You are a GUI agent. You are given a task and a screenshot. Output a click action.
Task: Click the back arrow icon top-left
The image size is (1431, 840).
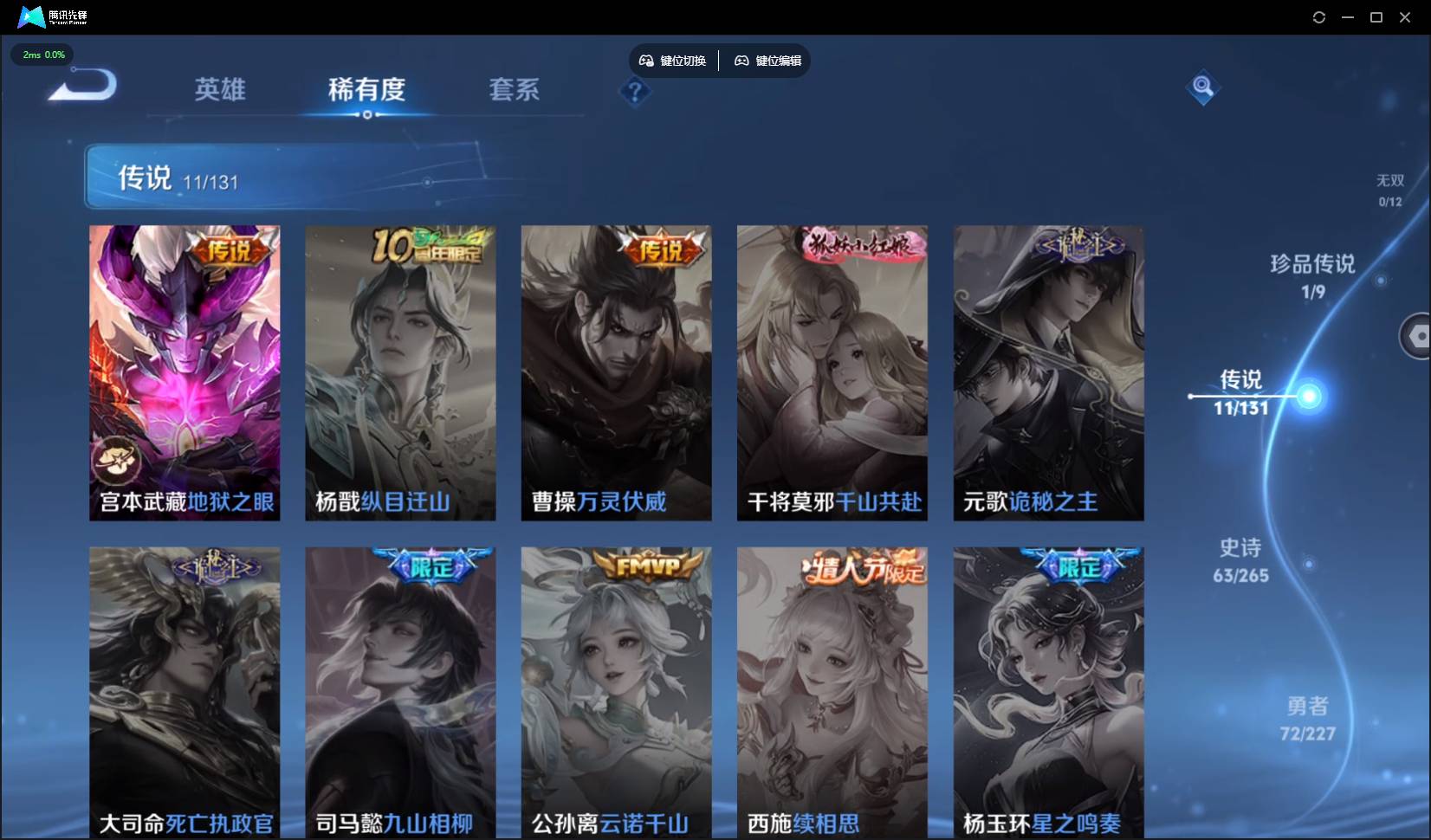(78, 84)
